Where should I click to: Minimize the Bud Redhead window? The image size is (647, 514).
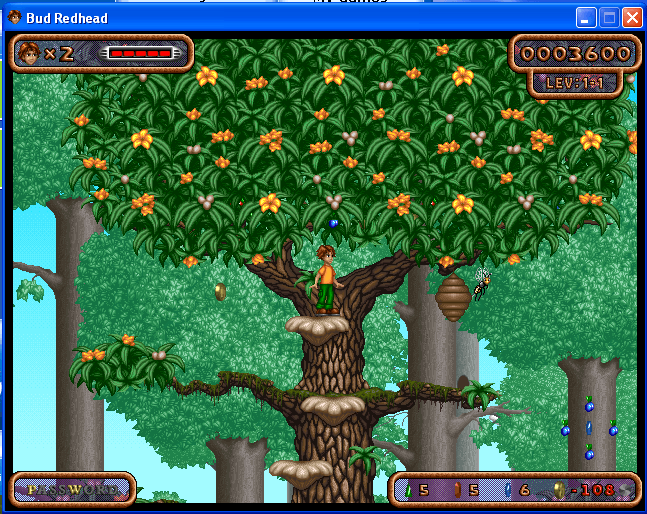point(587,18)
